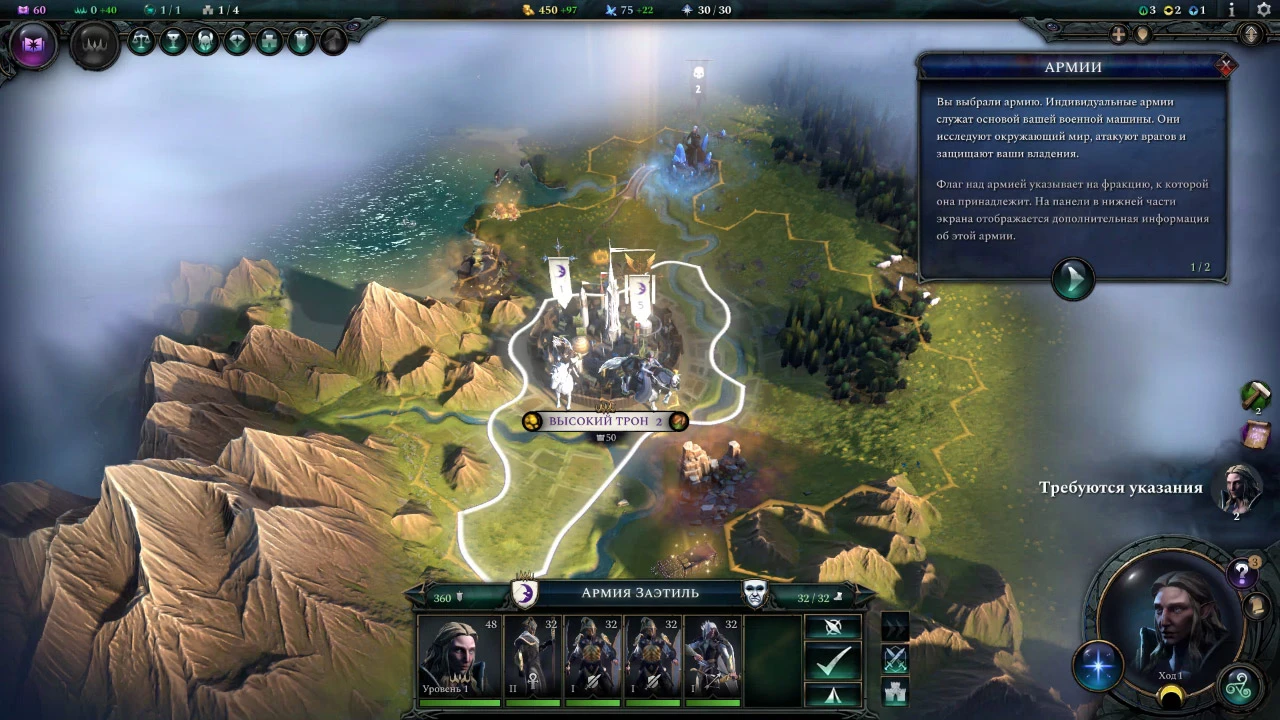
Task: Open the hammer production notification
Action: [x=1255, y=395]
